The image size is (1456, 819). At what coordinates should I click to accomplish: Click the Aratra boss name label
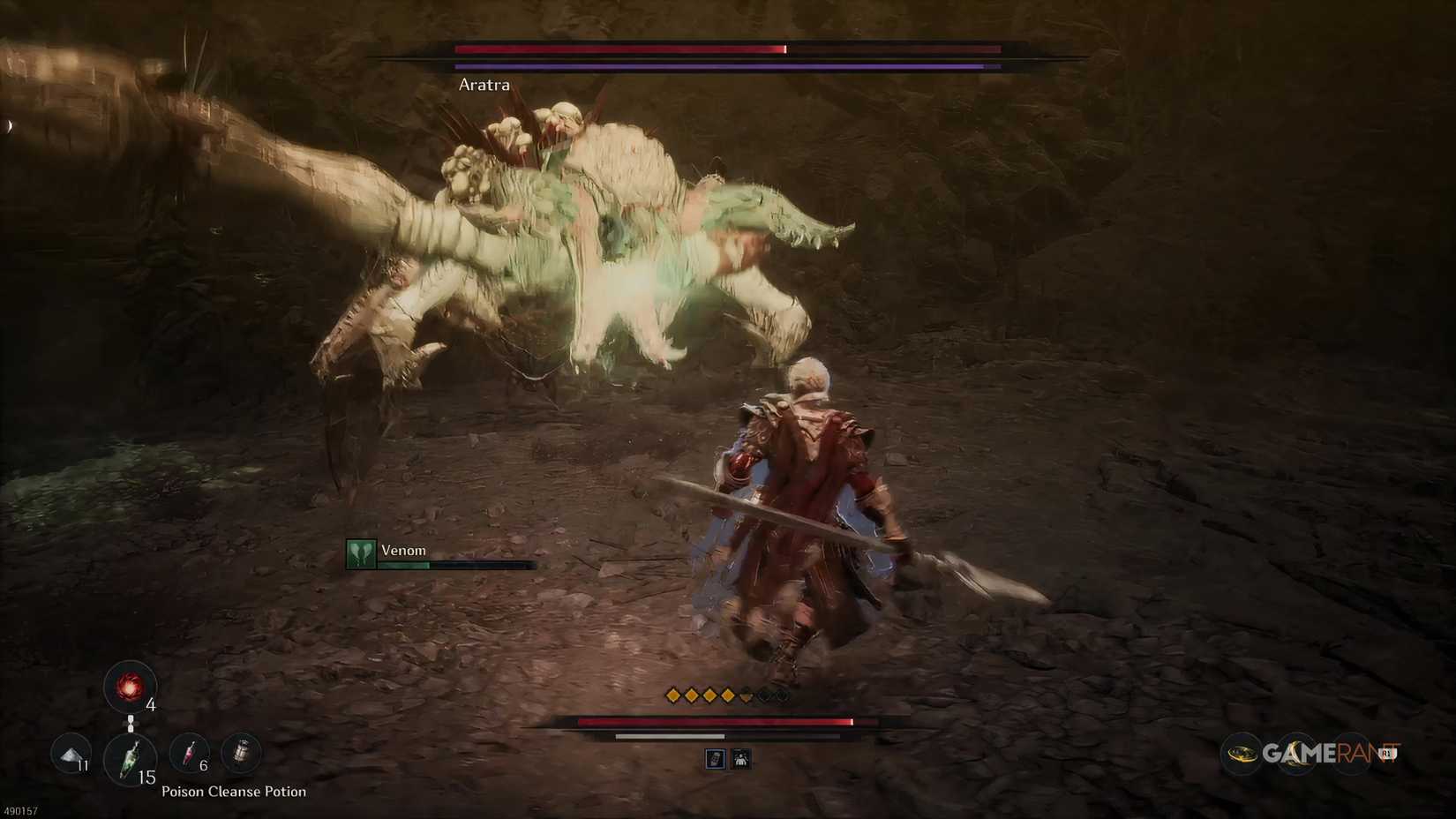pos(483,85)
